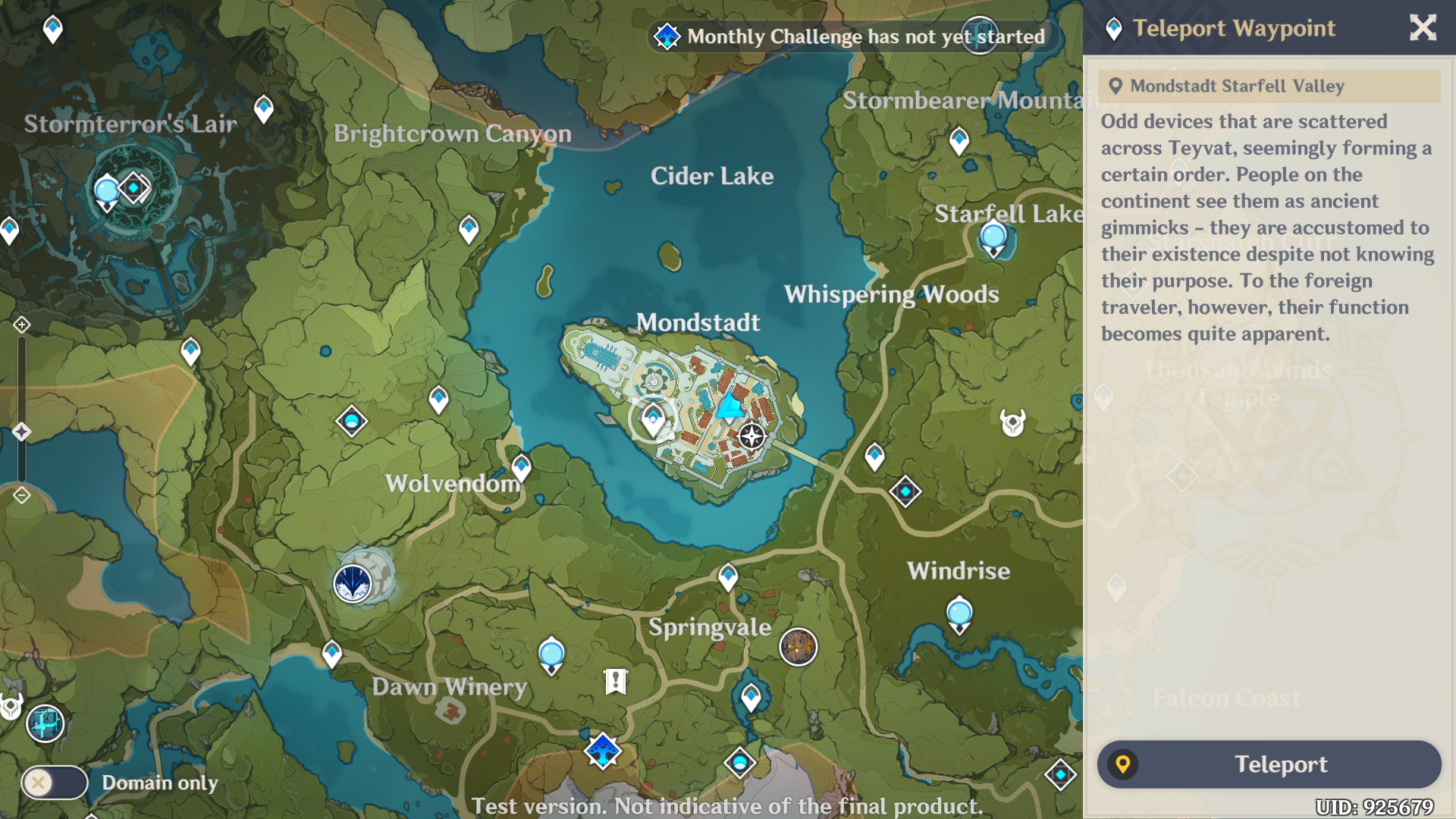Open the round brown domain marker beside Springvale
This screenshot has height=819, width=1456.
[x=798, y=647]
